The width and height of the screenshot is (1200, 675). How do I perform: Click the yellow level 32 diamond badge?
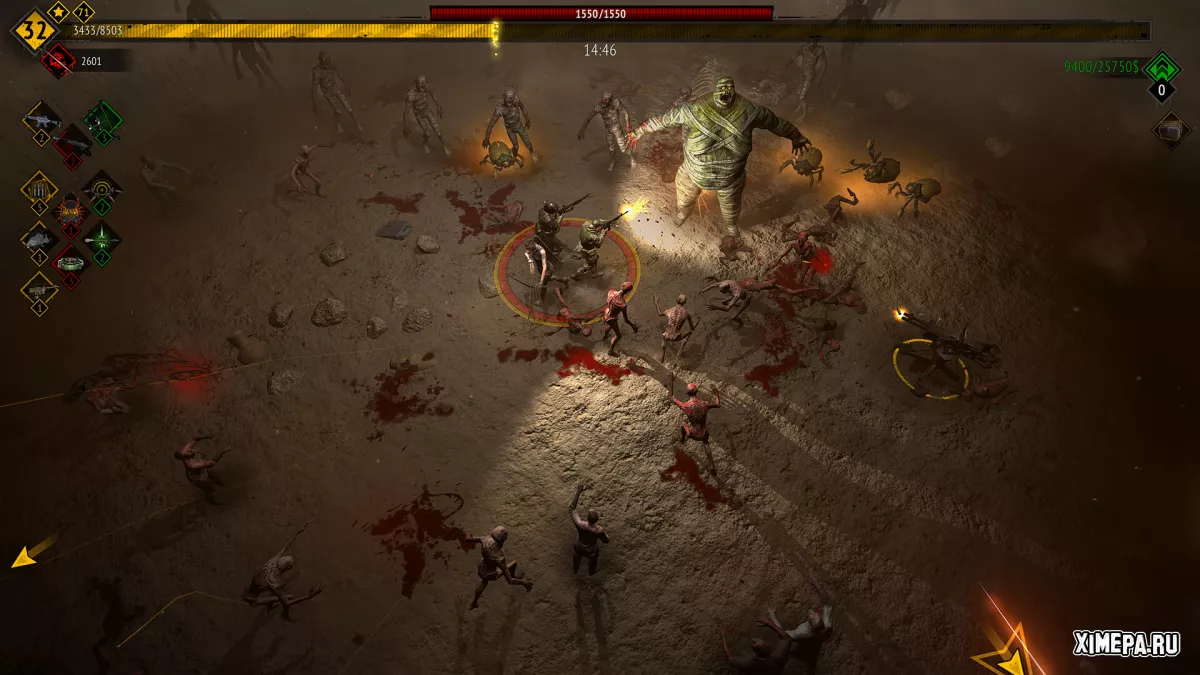point(33,32)
